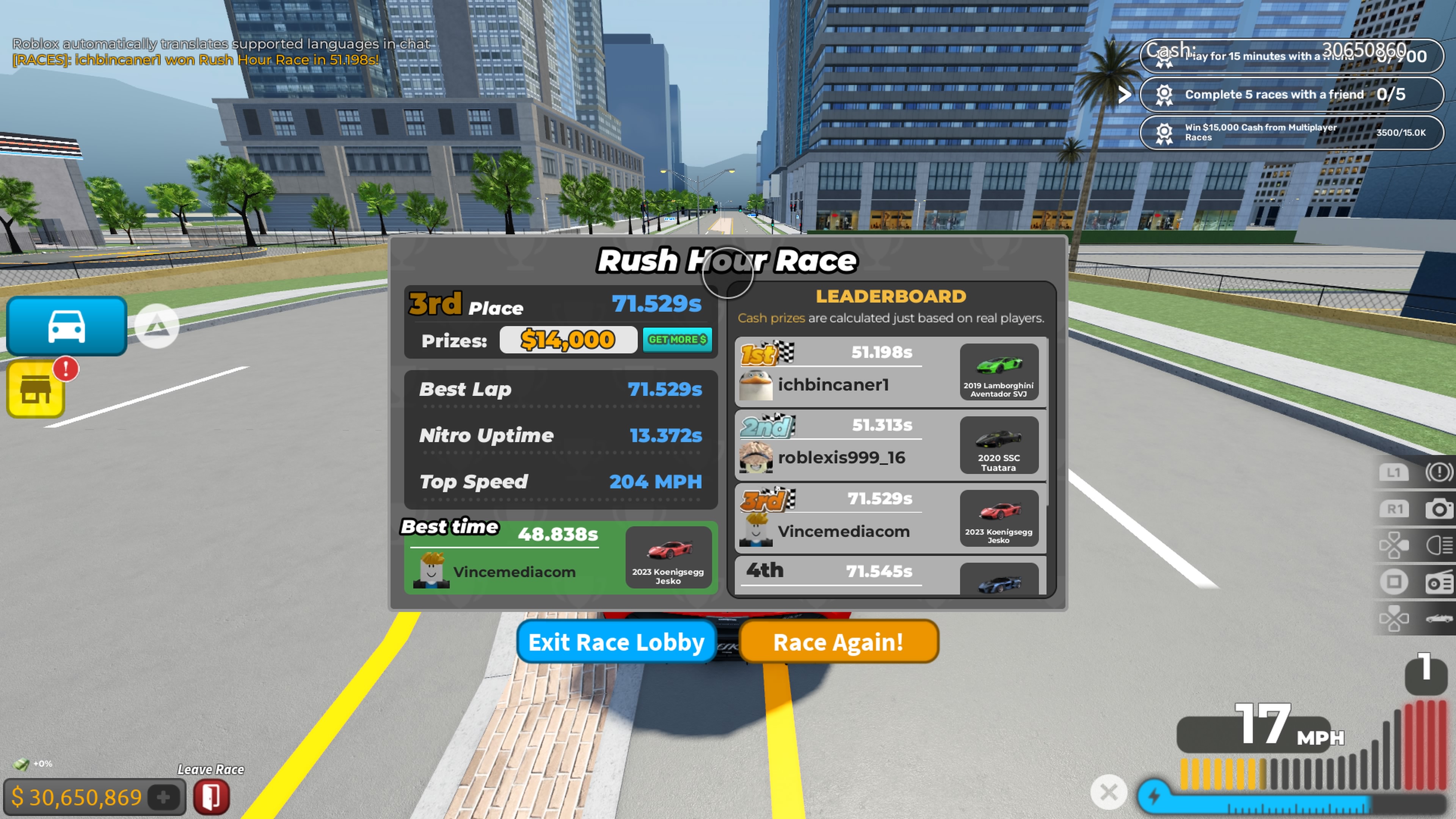Collapse the quest list arrow
This screenshot has width=1456, height=819.
coord(1125,94)
